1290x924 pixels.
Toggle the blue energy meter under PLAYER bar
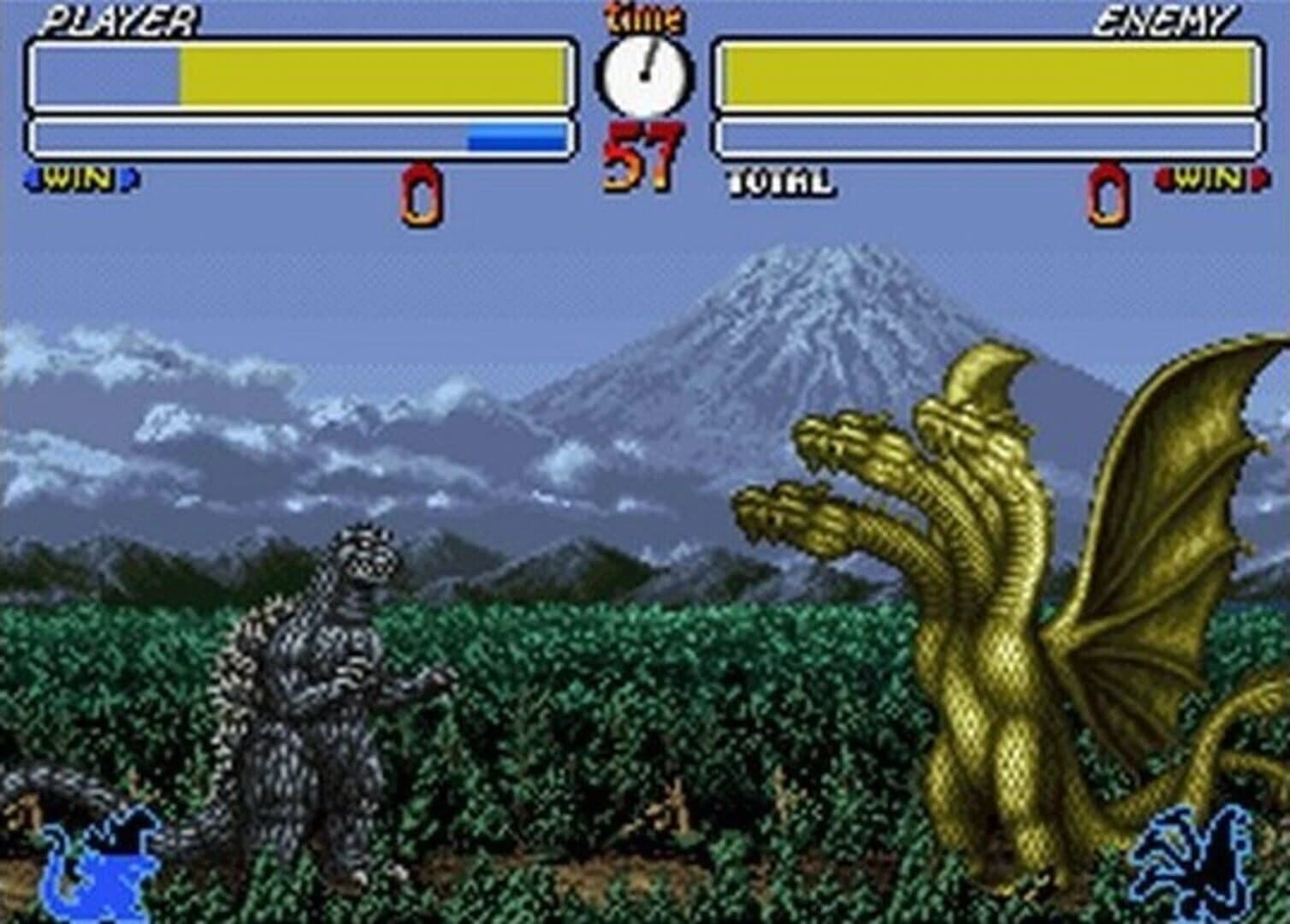[513, 135]
